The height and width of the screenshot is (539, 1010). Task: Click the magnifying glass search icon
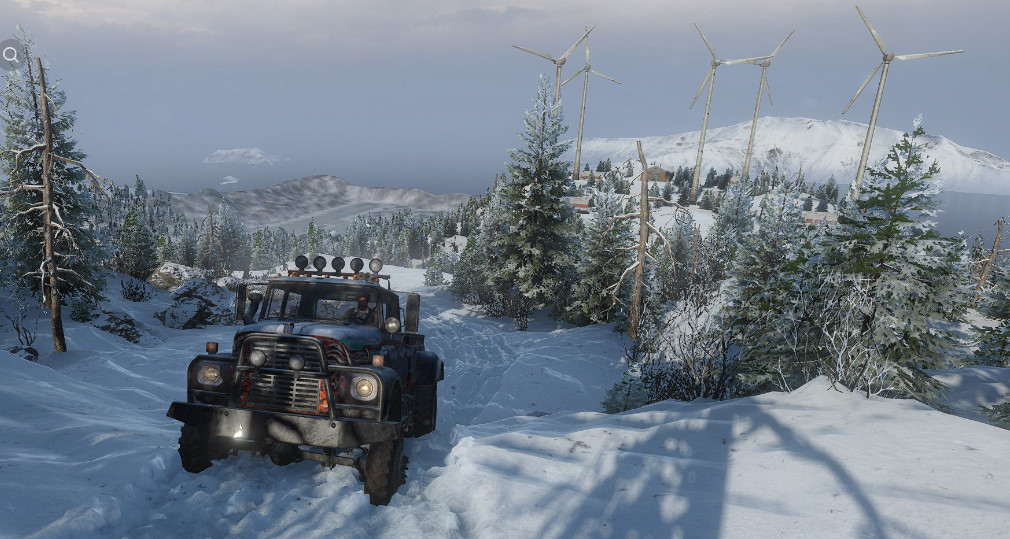(x=10, y=55)
